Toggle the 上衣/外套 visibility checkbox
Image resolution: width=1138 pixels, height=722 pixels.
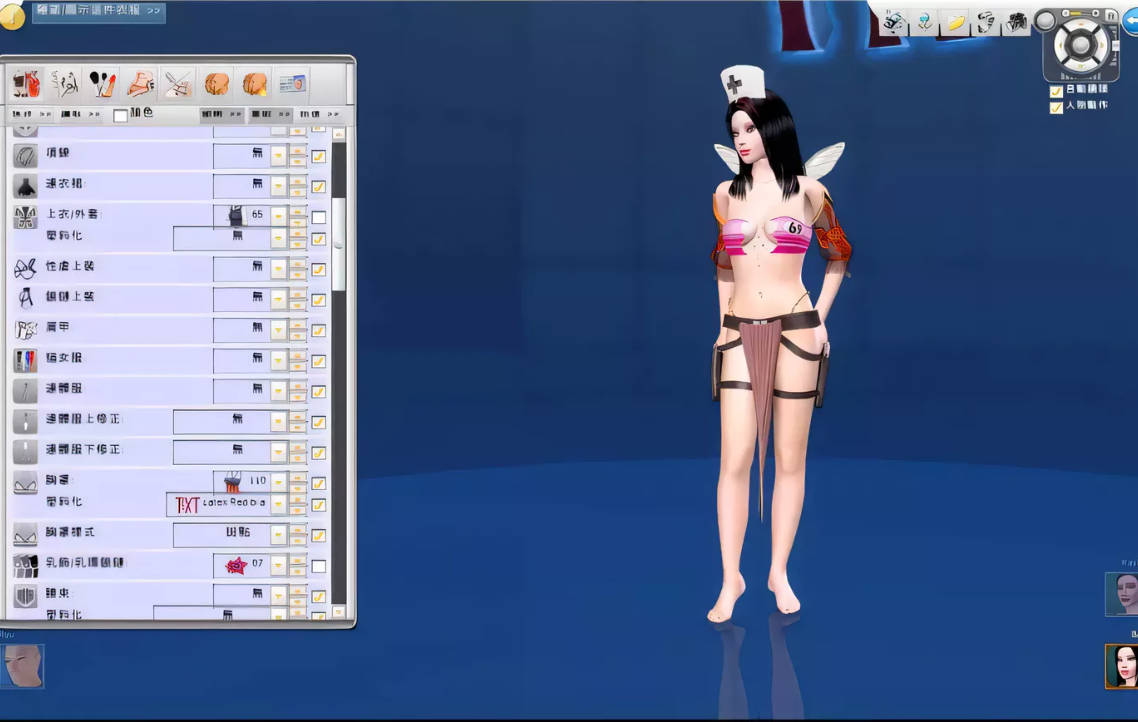[x=318, y=217]
